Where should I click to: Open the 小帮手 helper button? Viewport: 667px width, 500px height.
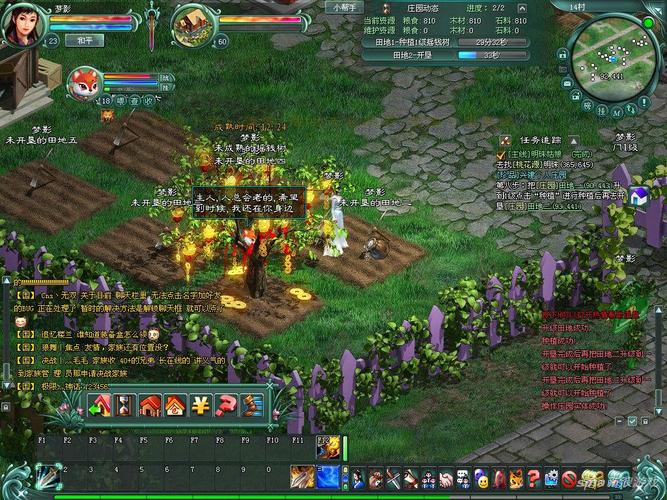339,6
